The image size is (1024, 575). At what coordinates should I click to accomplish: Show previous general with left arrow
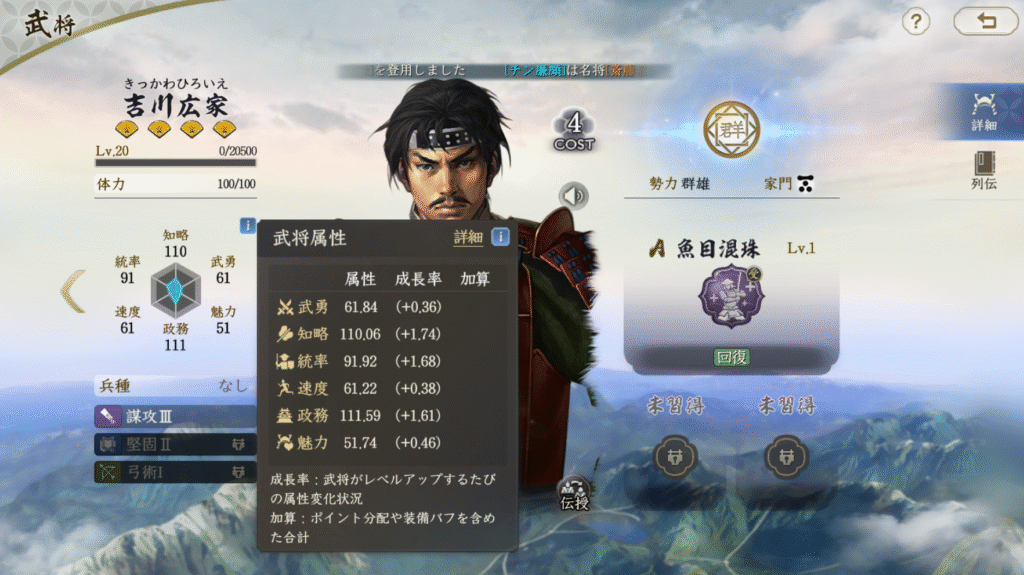[x=73, y=291]
